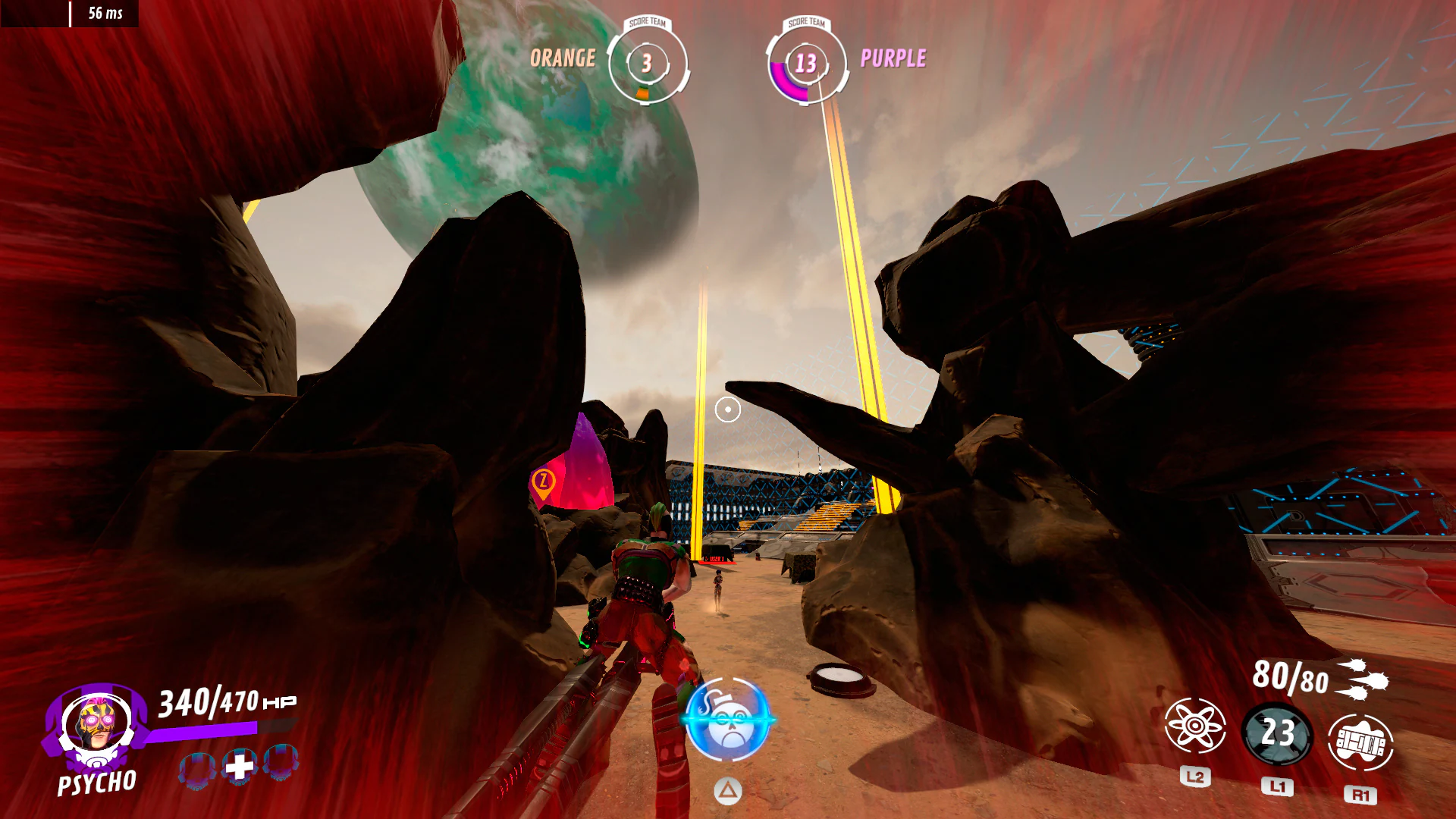Click the Z zone marker on the pink crystal
The height and width of the screenshot is (819, 1456).
pos(544,479)
